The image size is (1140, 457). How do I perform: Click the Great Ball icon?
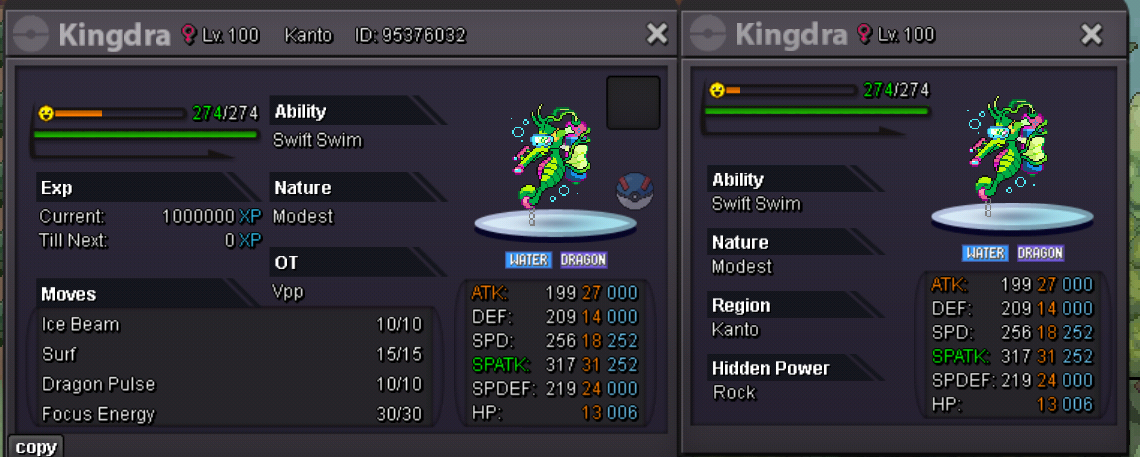(x=634, y=190)
